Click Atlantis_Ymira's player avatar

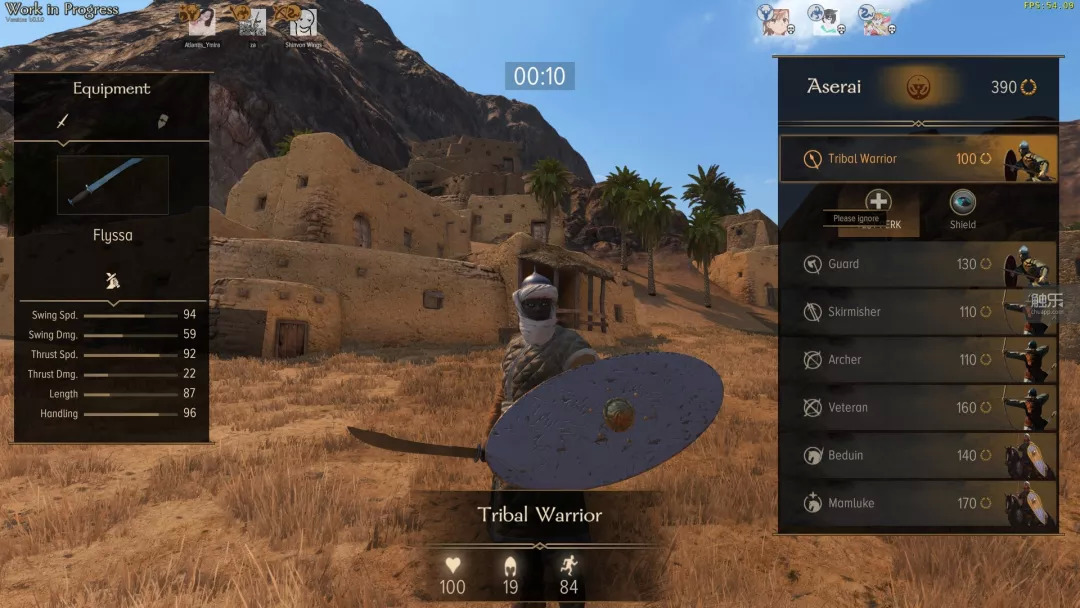[x=202, y=22]
